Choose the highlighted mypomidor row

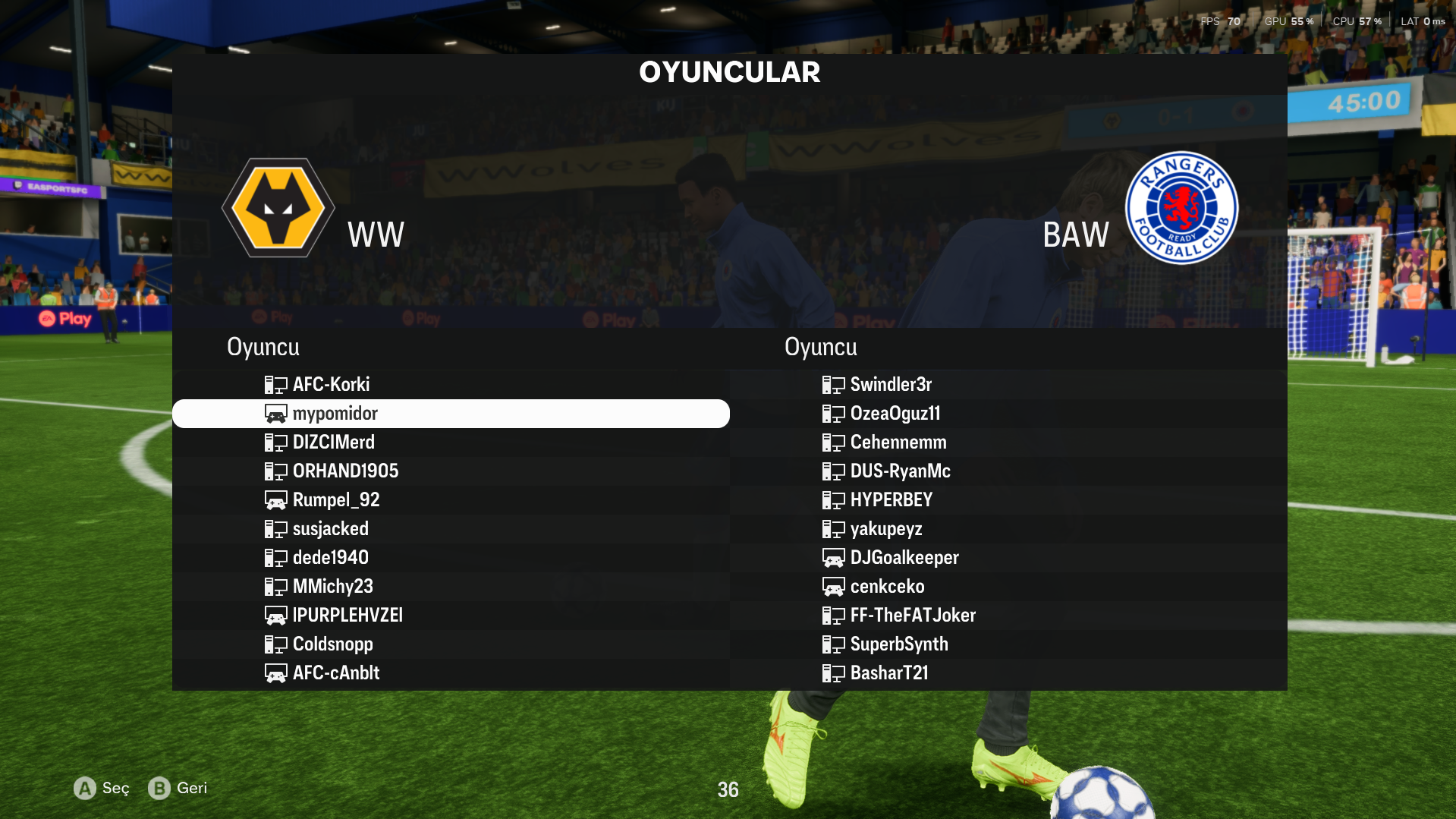click(x=335, y=414)
